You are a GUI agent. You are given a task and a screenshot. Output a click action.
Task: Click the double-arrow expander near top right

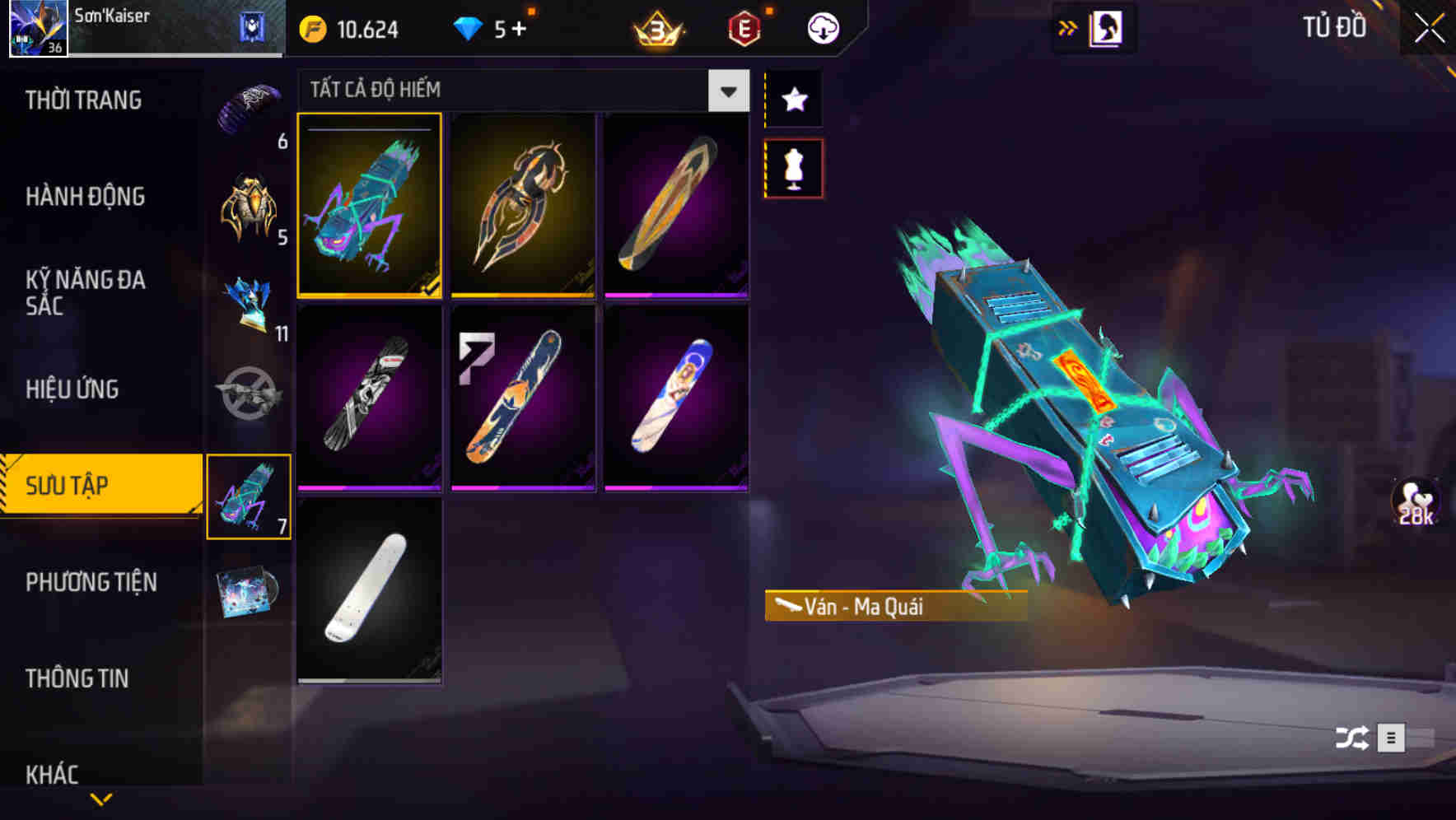(1068, 26)
